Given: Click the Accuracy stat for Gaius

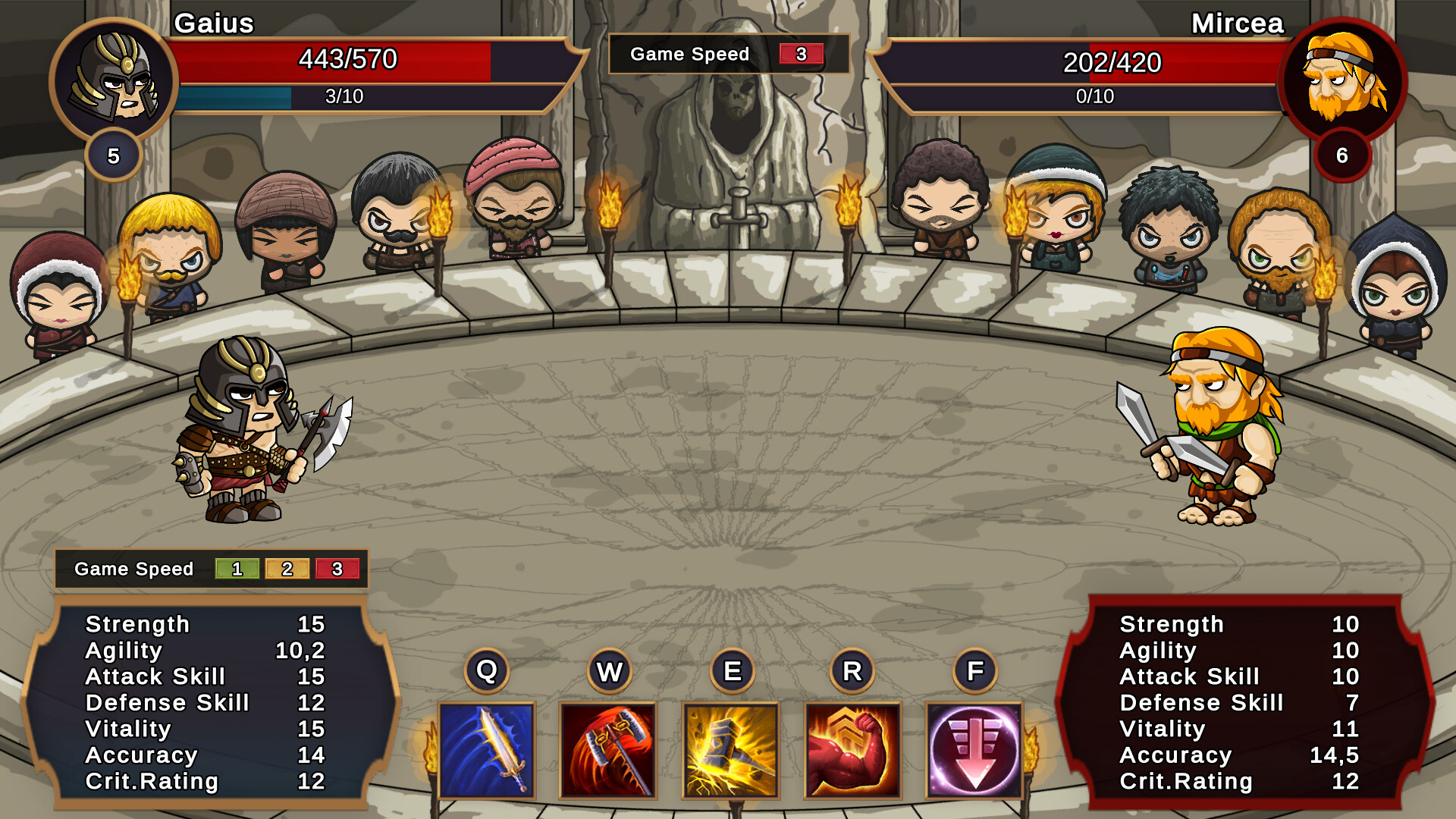Looking at the screenshot, I should pyautogui.click(x=141, y=755).
